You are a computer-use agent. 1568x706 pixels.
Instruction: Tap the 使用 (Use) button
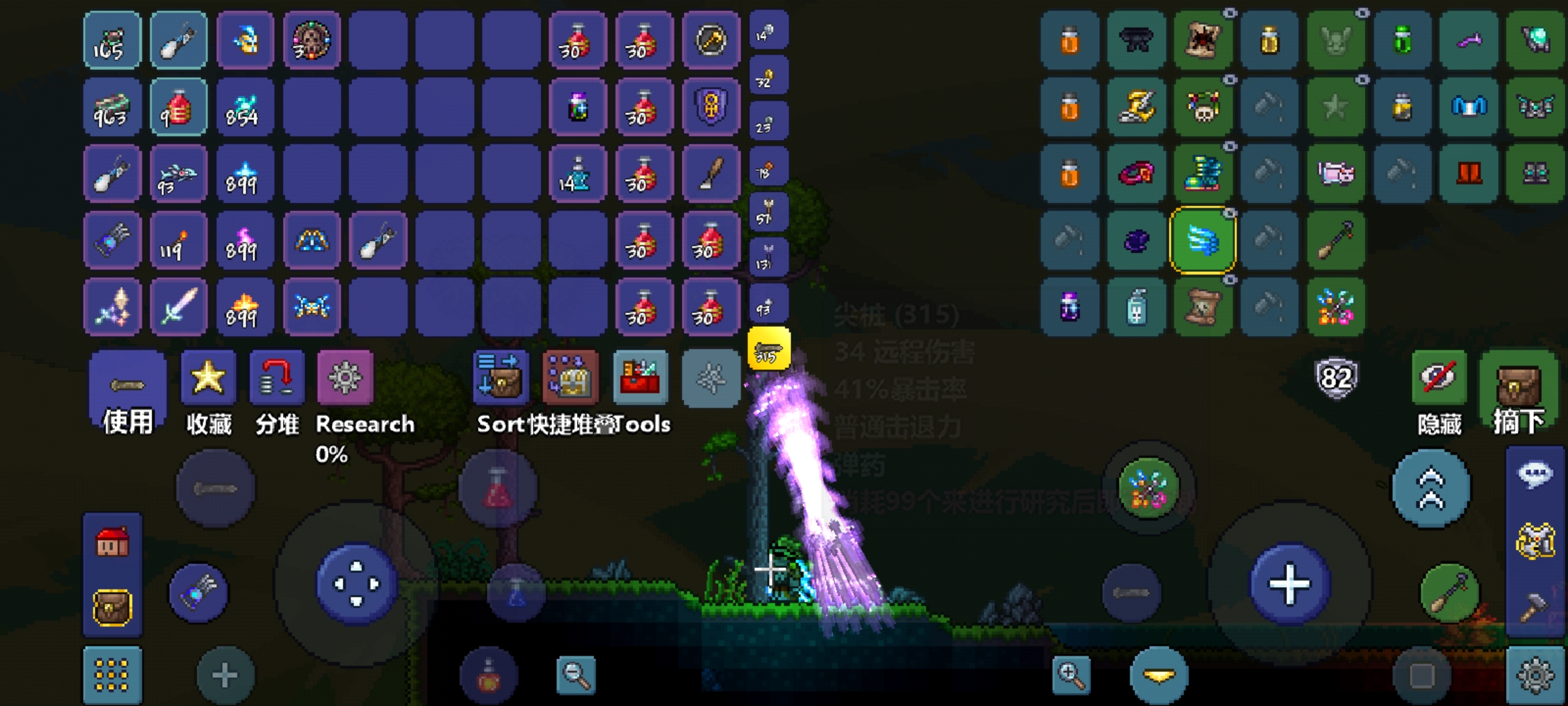pos(127,392)
